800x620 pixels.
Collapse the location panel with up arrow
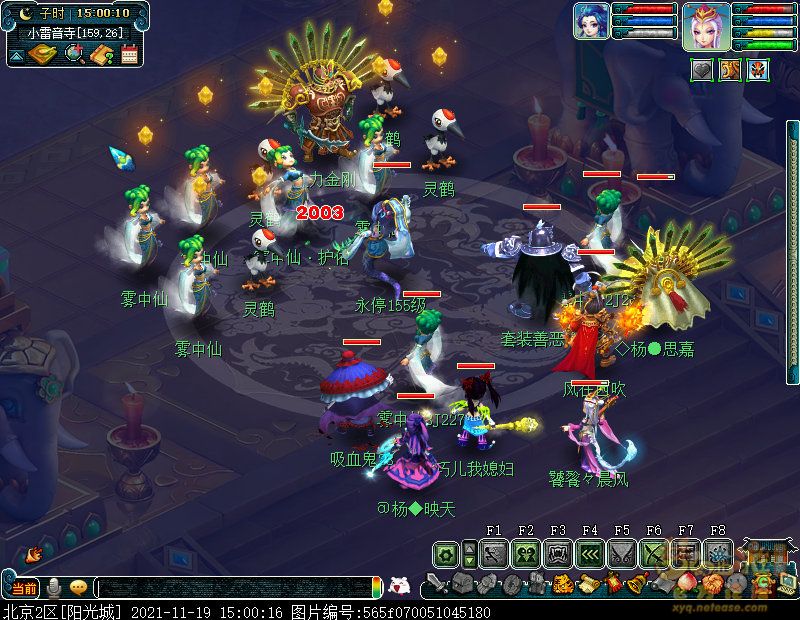pos(17,55)
